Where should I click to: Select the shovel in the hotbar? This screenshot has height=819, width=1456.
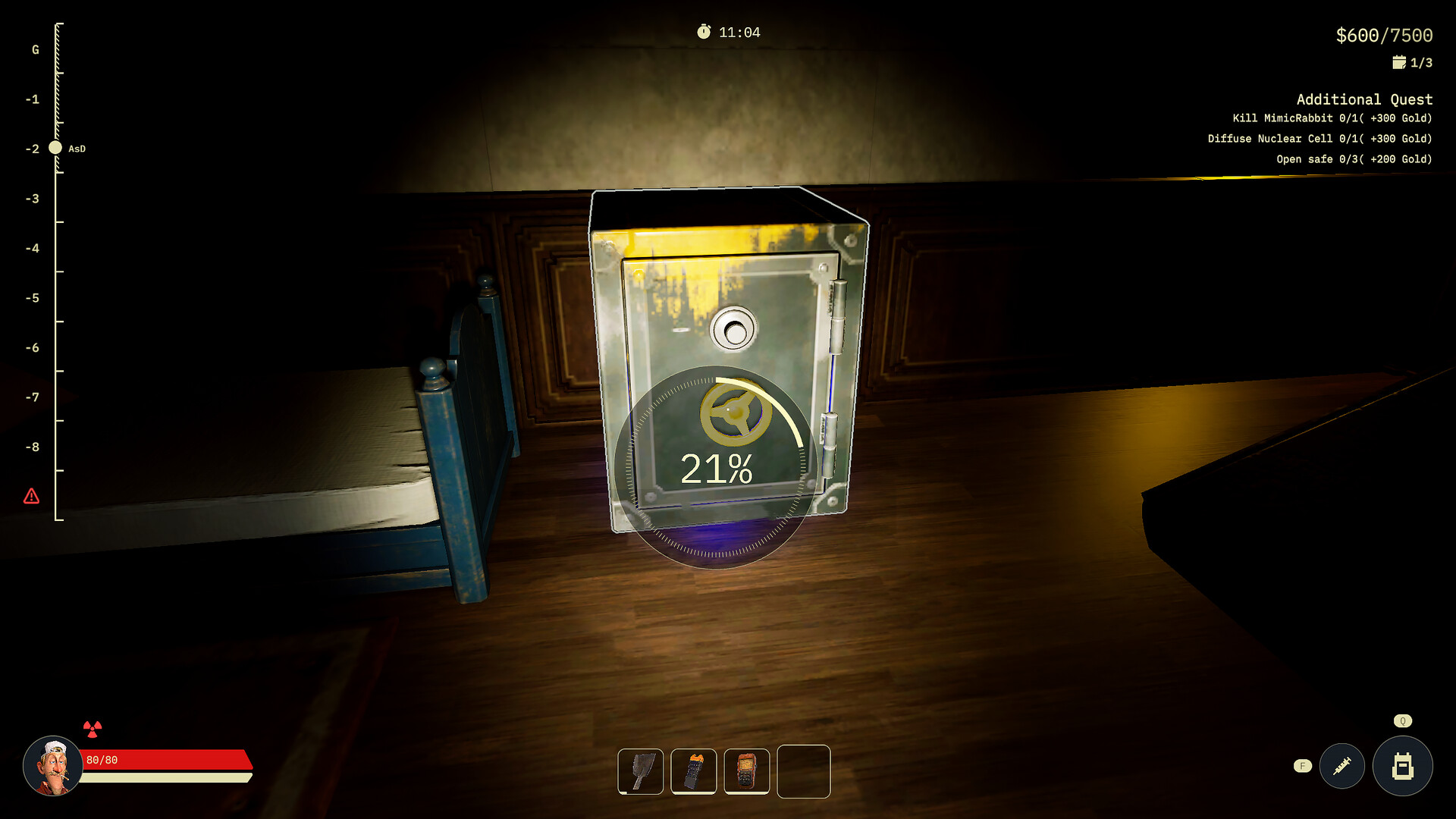(641, 772)
